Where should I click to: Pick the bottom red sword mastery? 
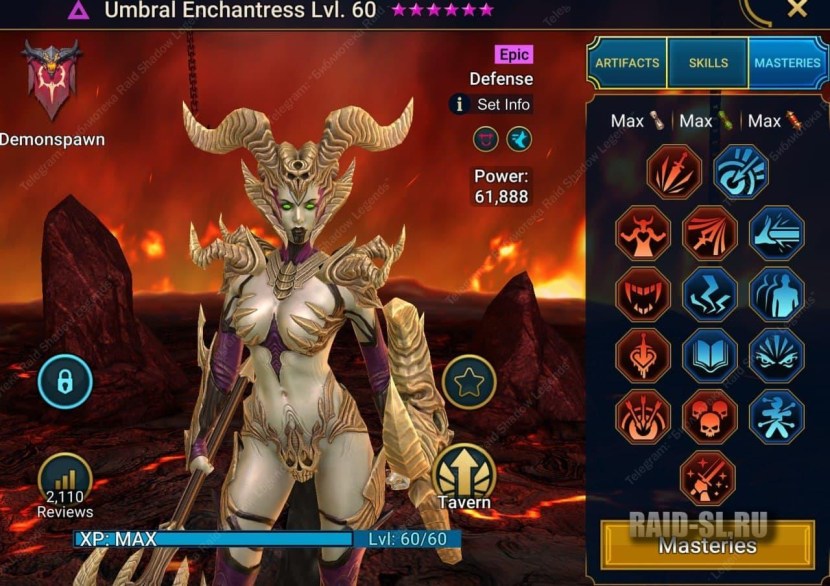[x=707, y=478]
